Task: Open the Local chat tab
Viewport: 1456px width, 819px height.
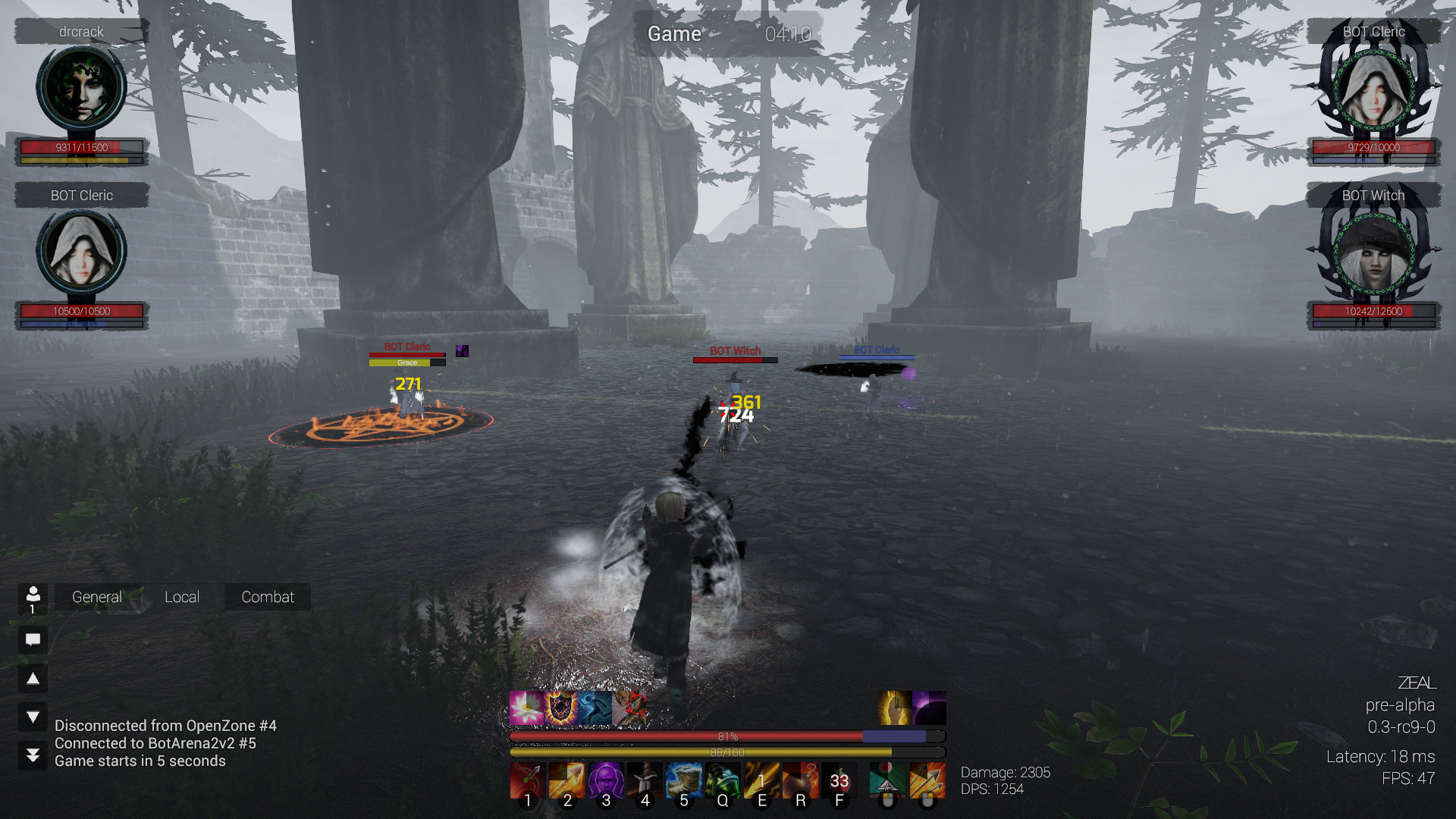Action: tap(182, 597)
